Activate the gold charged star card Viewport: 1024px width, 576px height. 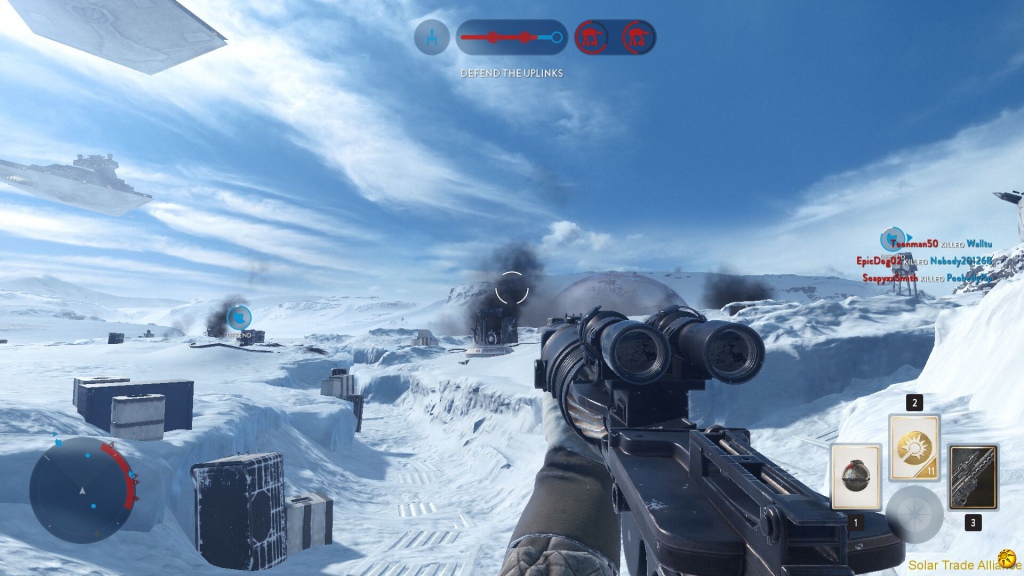click(x=914, y=447)
